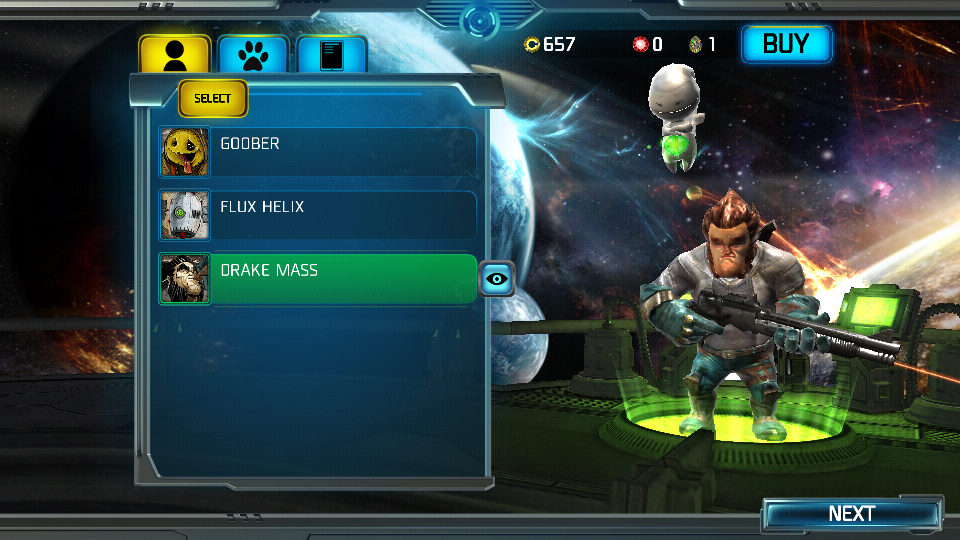Pick the Drake Mass character row
960x540 pixels.
click(340, 278)
